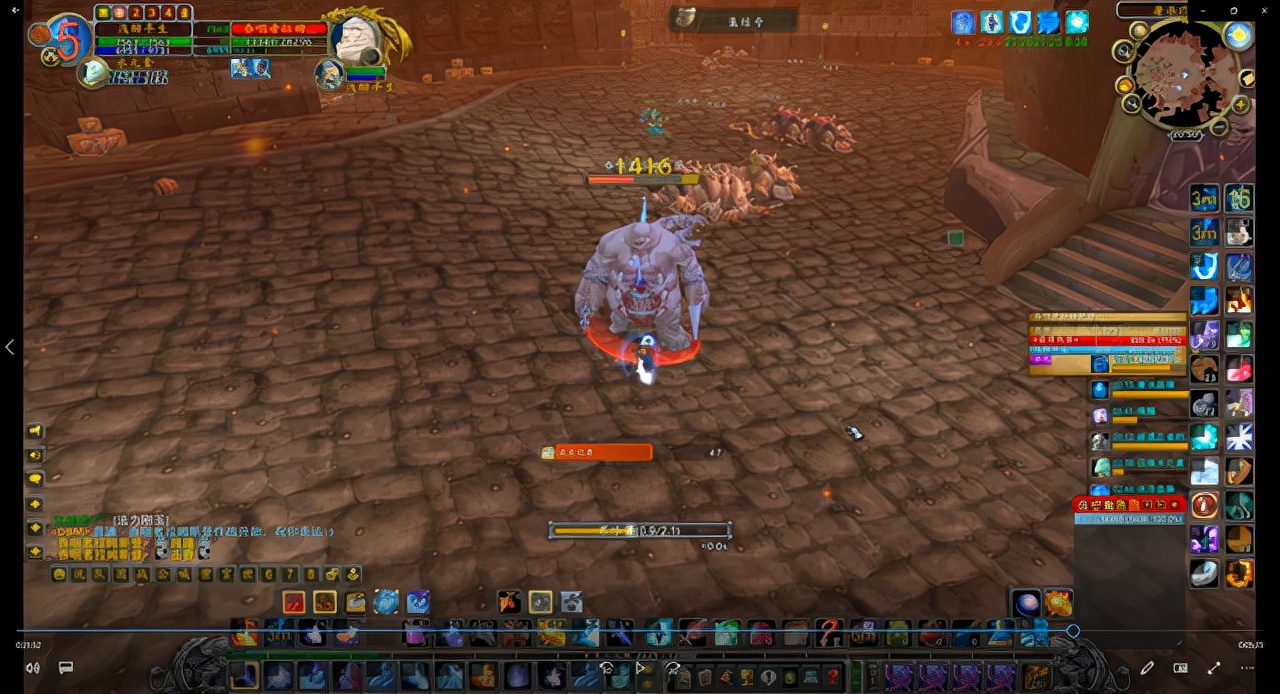This screenshot has width=1280, height=694.
Task: Click the pencil edit icon in player controls
Action: pyautogui.click(x=1147, y=668)
